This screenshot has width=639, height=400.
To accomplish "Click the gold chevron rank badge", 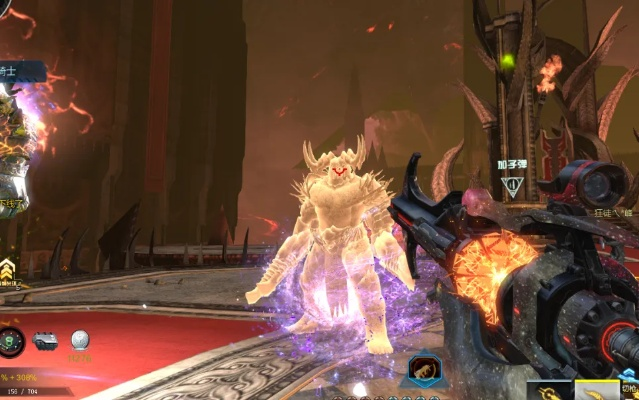I will click(9, 268).
